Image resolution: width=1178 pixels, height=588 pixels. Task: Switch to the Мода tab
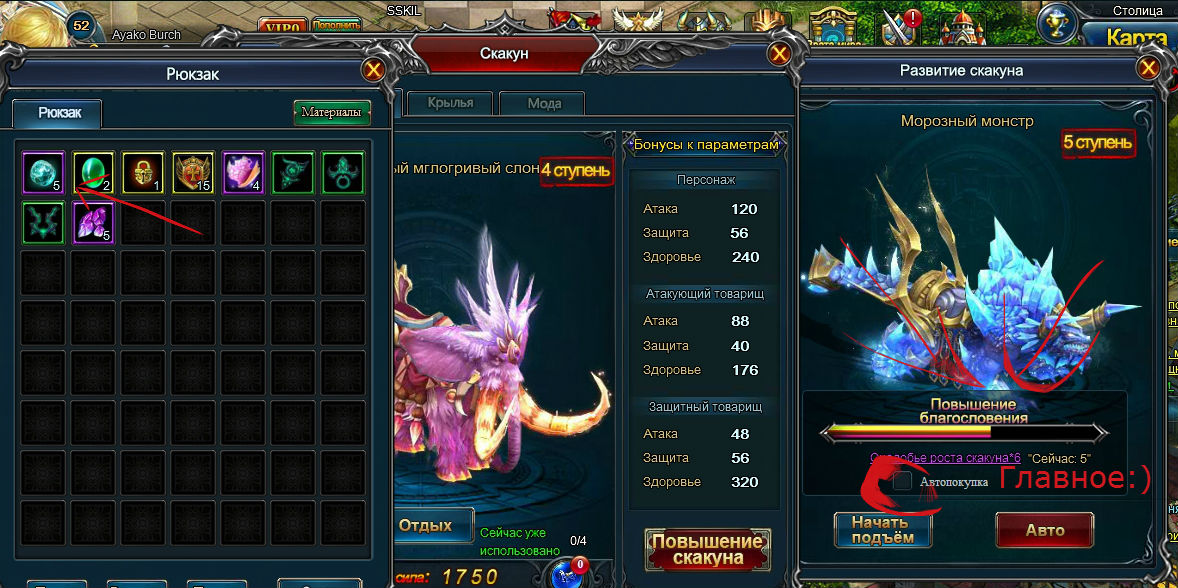(x=544, y=103)
